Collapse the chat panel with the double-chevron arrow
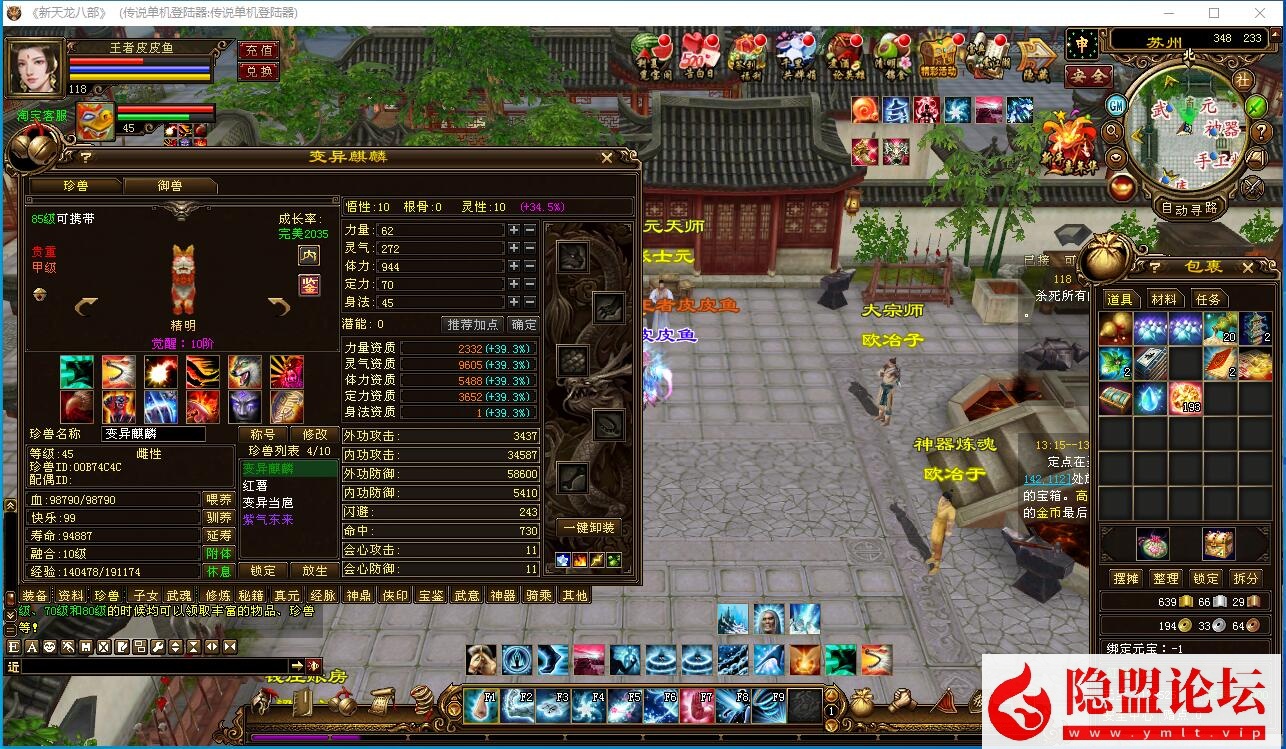The width and height of the screenshot is (1286, 749). tap(230, 646)
